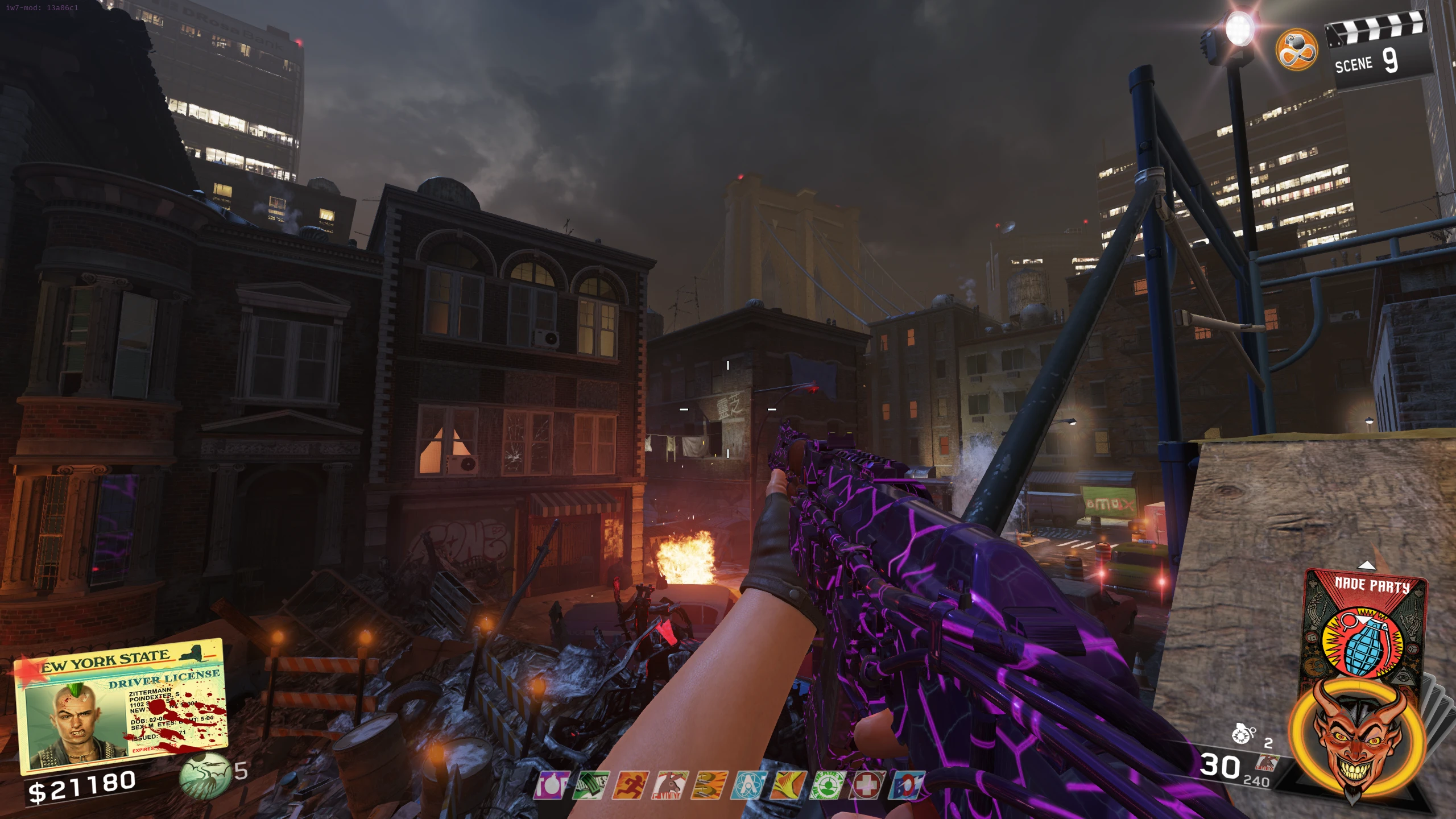Choose the orange running man perk
This screenshot has width=1456, height=819.
click(630, 785)
